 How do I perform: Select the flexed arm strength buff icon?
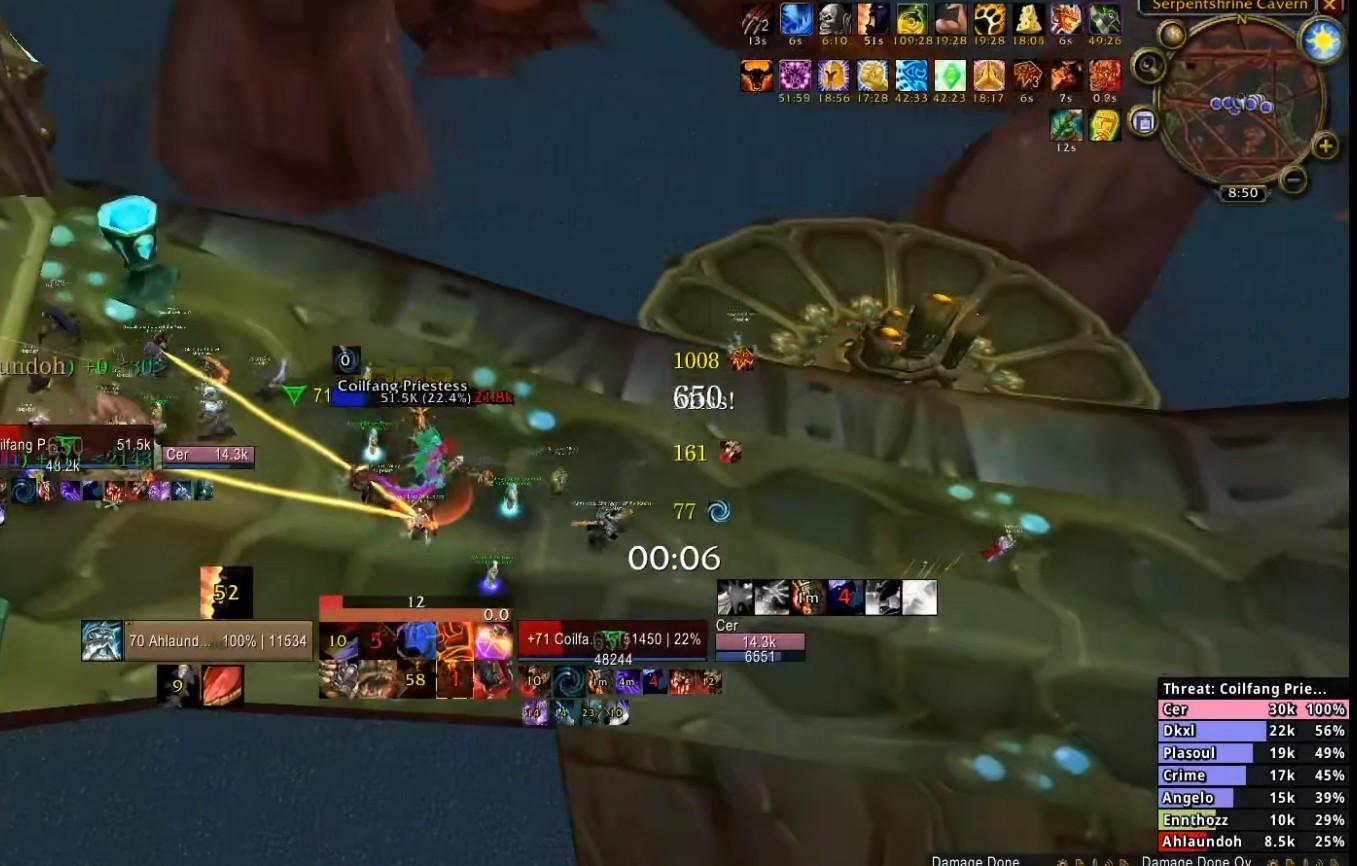click(x=951, y=19)
